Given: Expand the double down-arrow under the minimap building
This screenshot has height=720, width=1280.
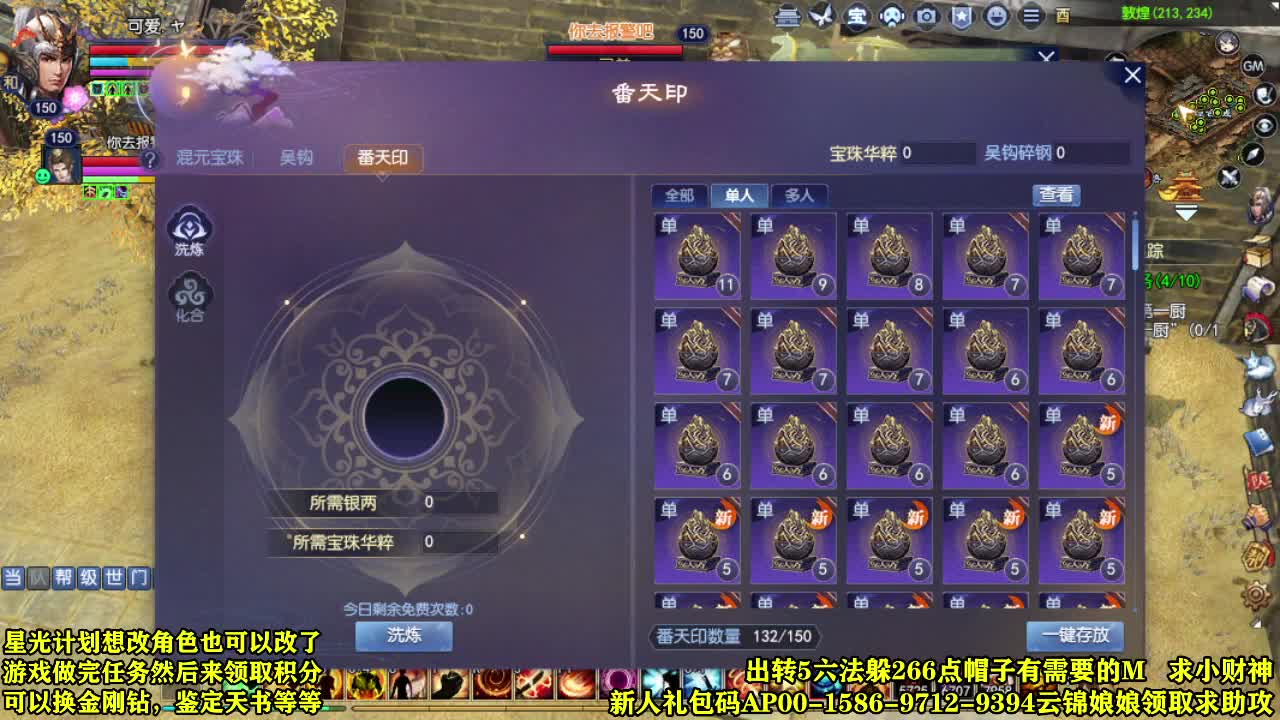Looking at the screenshot, I should [x=1188, y=210].
